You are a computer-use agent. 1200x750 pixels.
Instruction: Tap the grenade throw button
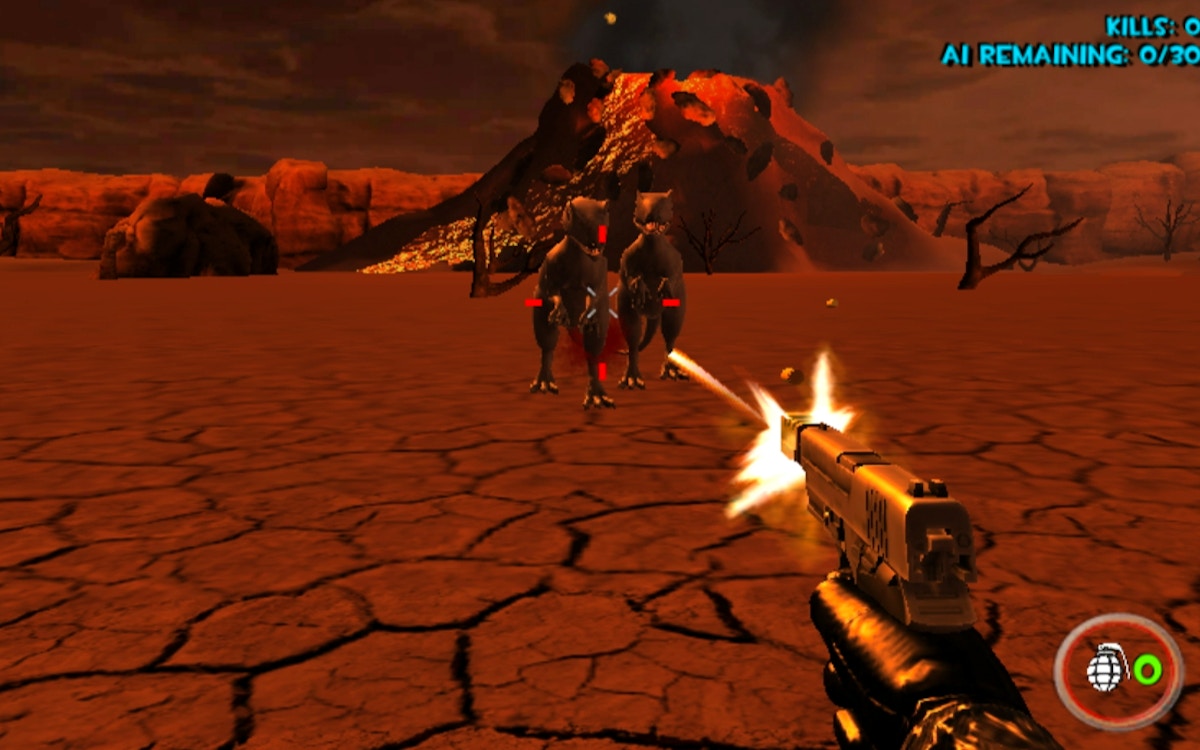pyautogui.click(x=1119, y=669)
